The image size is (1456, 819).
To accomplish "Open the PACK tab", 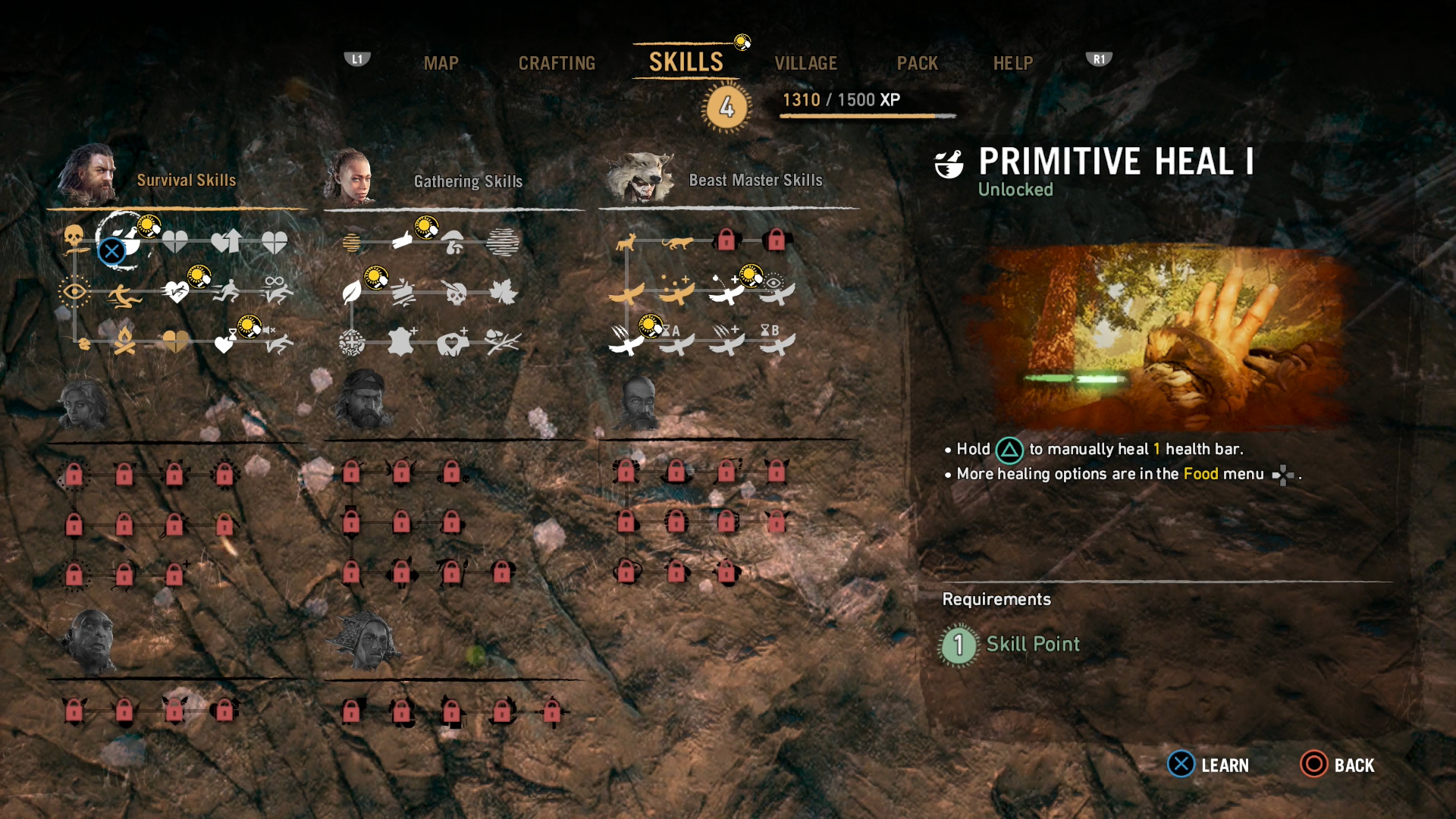I will (x=918, y=64).
